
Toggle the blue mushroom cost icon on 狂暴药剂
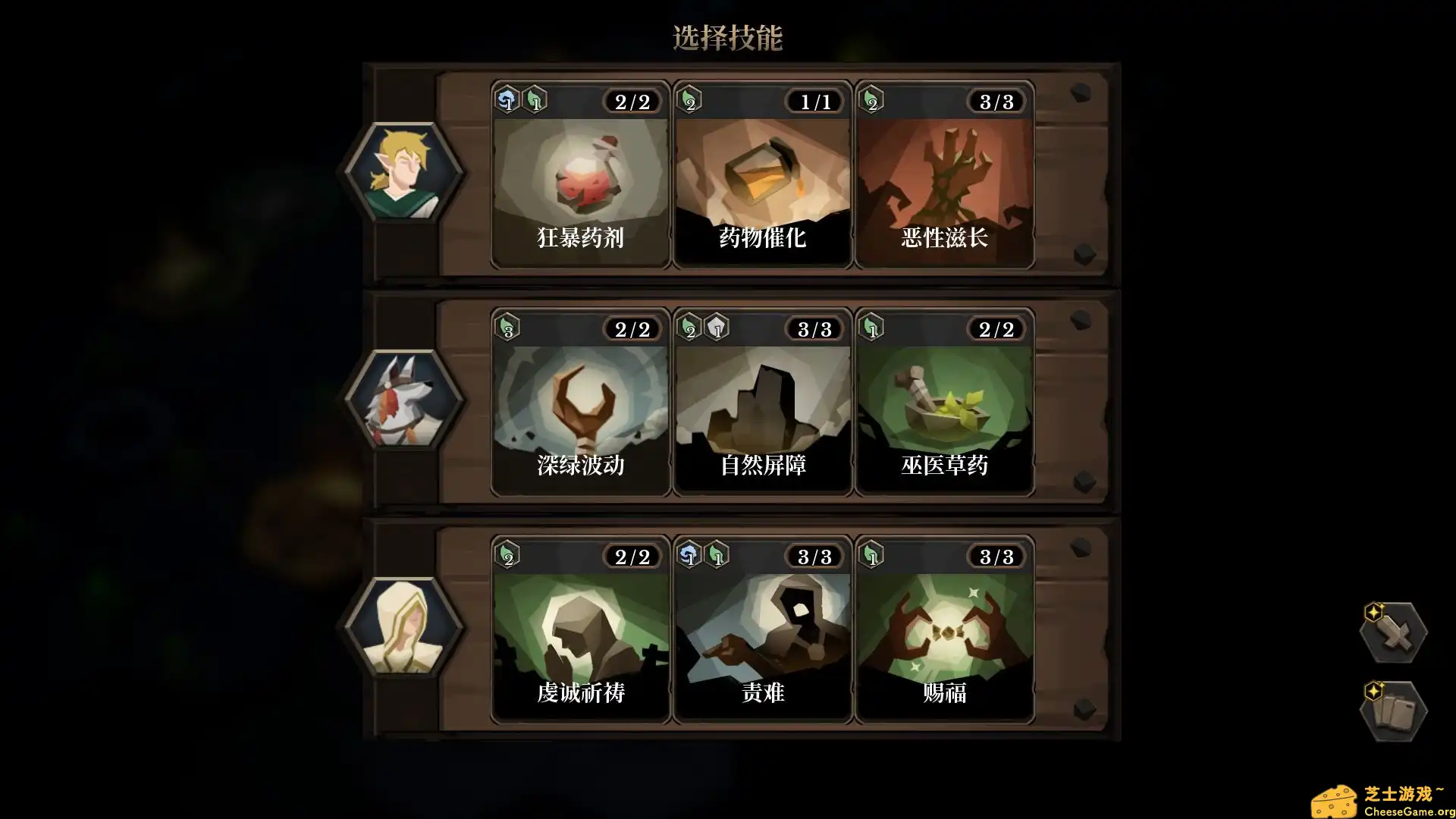point(507,101)
